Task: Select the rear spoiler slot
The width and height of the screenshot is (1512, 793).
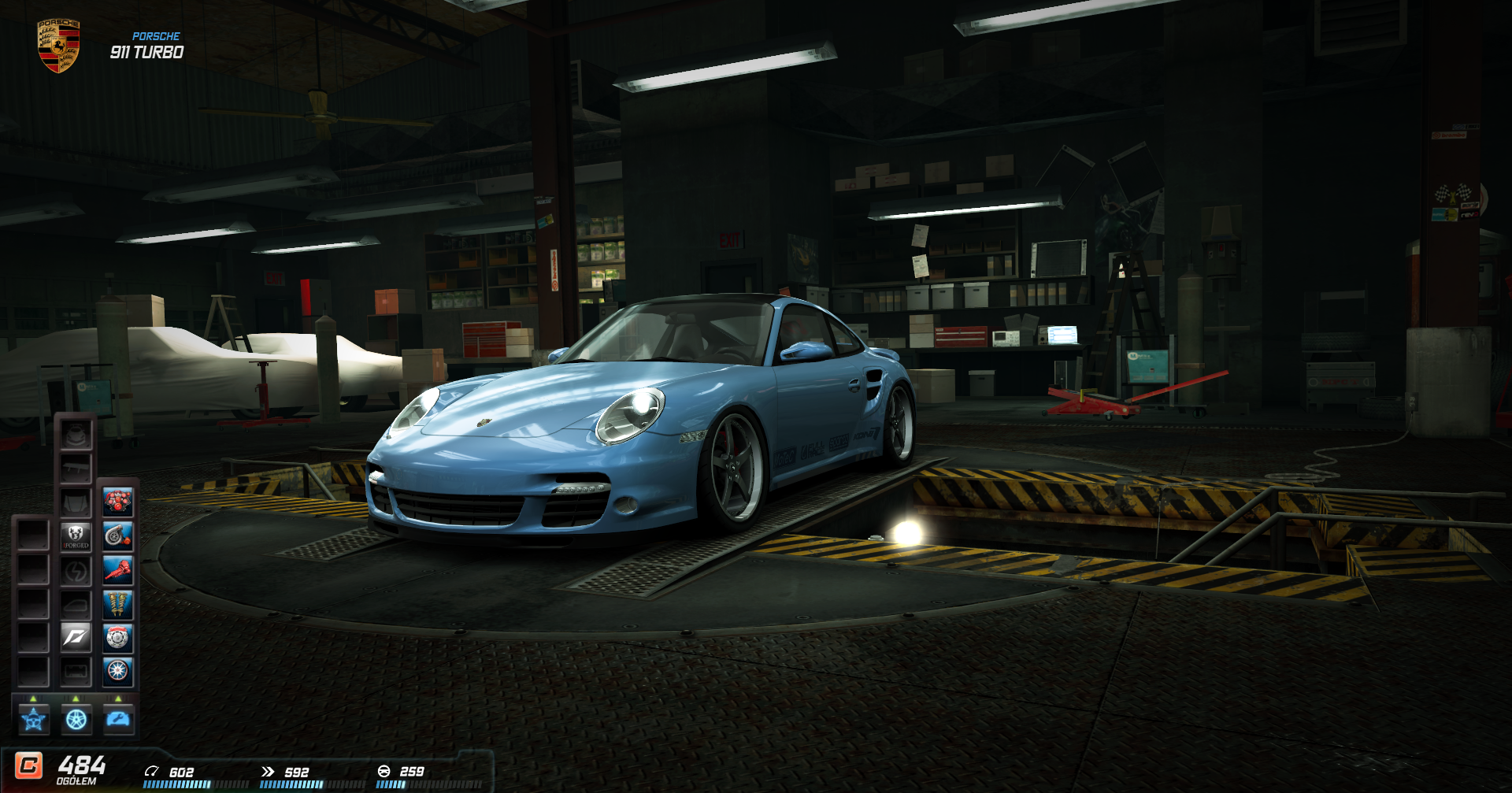Action: point(76,469)
